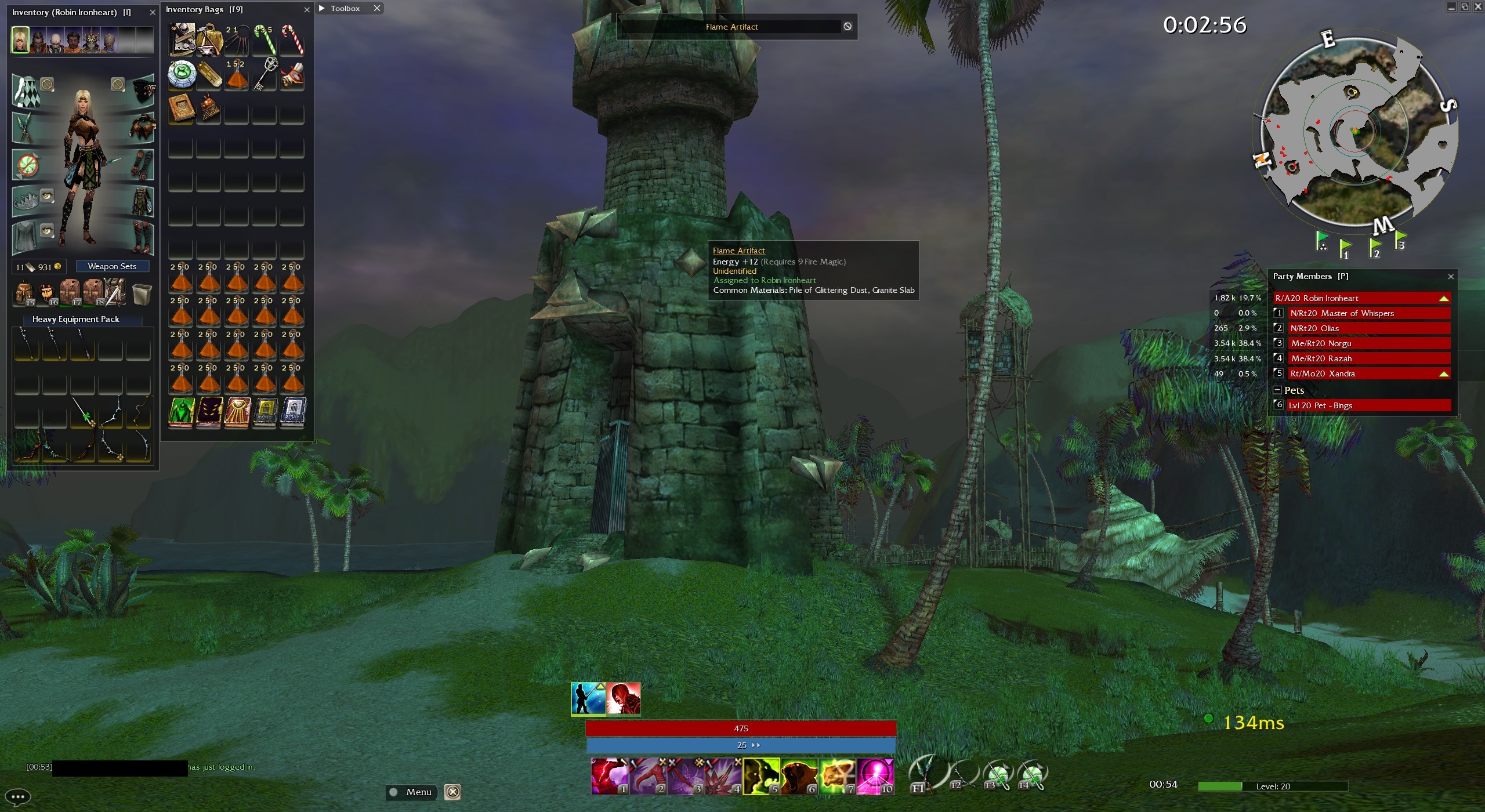The width and height of the screenshot is (1485, 812).
Task: Use the pink orb skill numbered 10
Action: pyautogui.click(x=875, y=776)
